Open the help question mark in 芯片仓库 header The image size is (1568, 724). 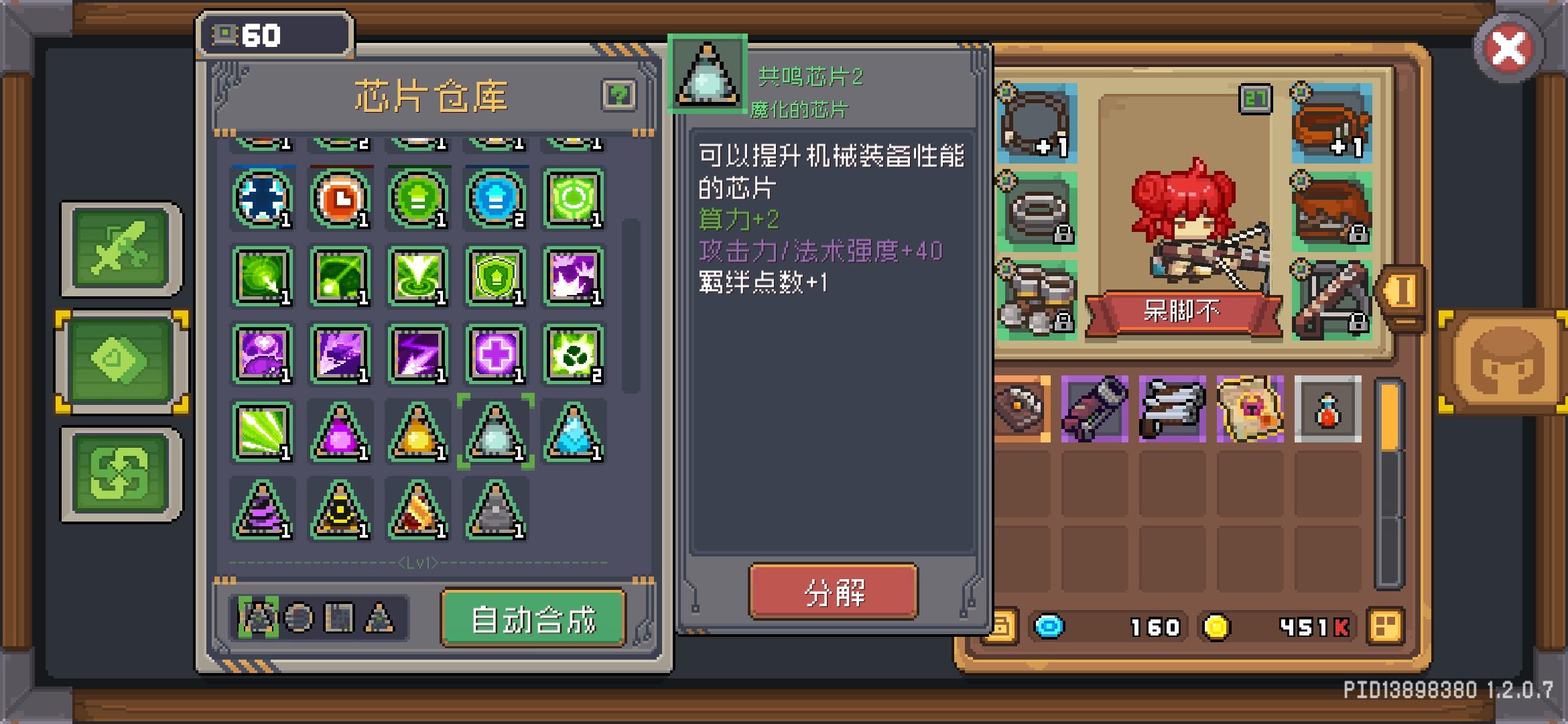(620, 94)
